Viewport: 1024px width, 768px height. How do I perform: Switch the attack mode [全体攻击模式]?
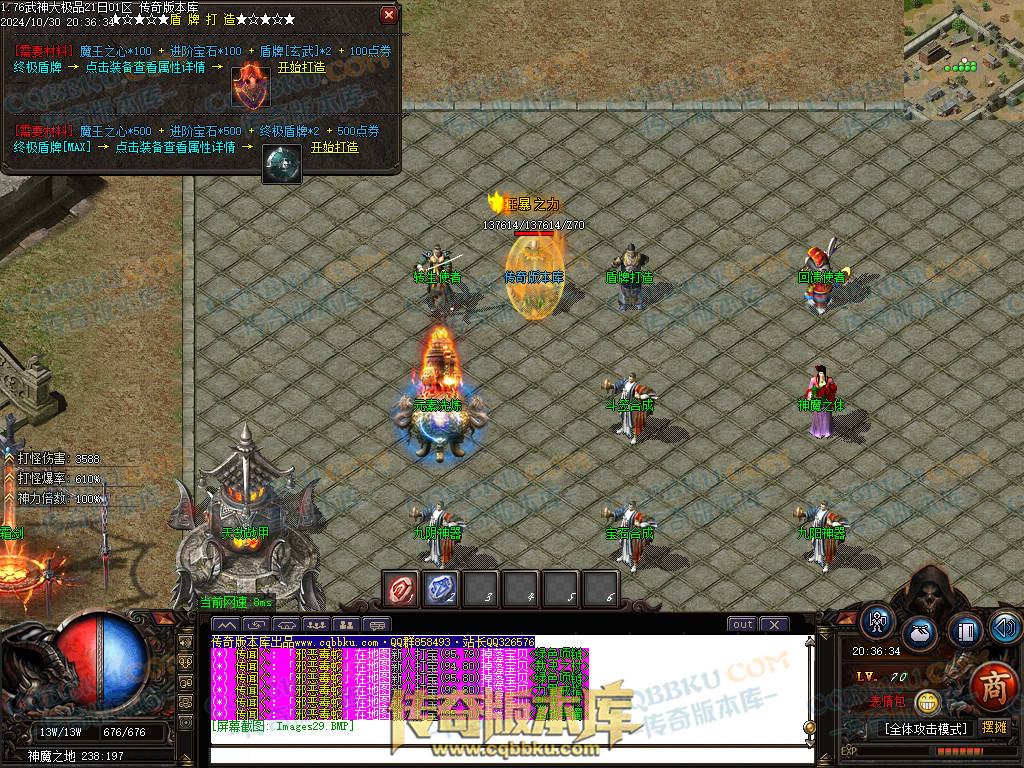pos(926,729)
